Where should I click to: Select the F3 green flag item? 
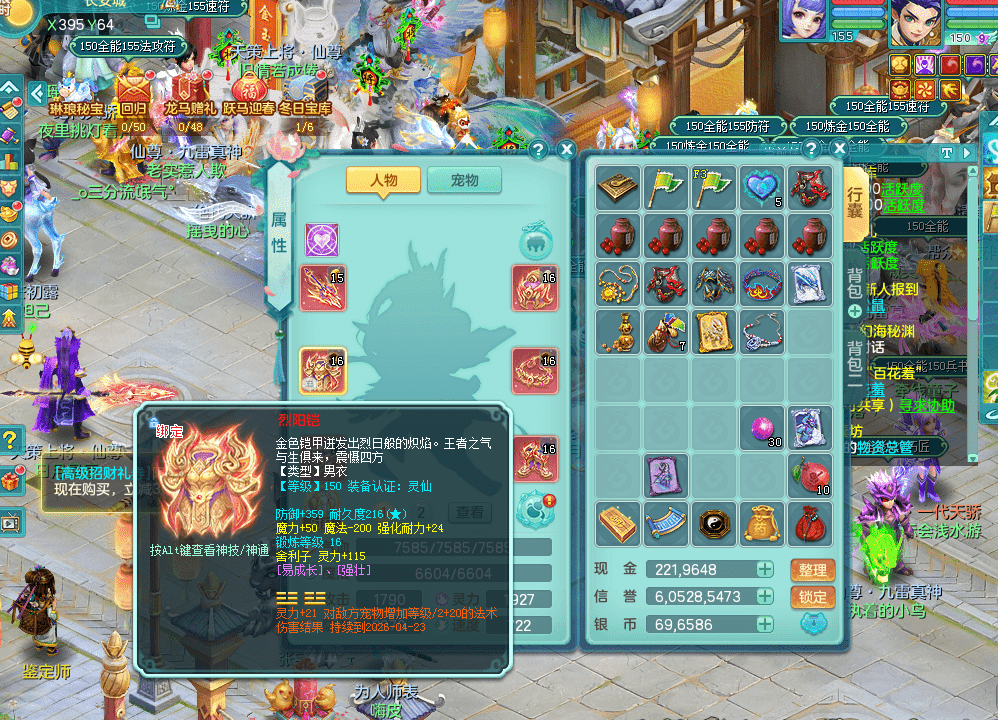coord(714,188)
